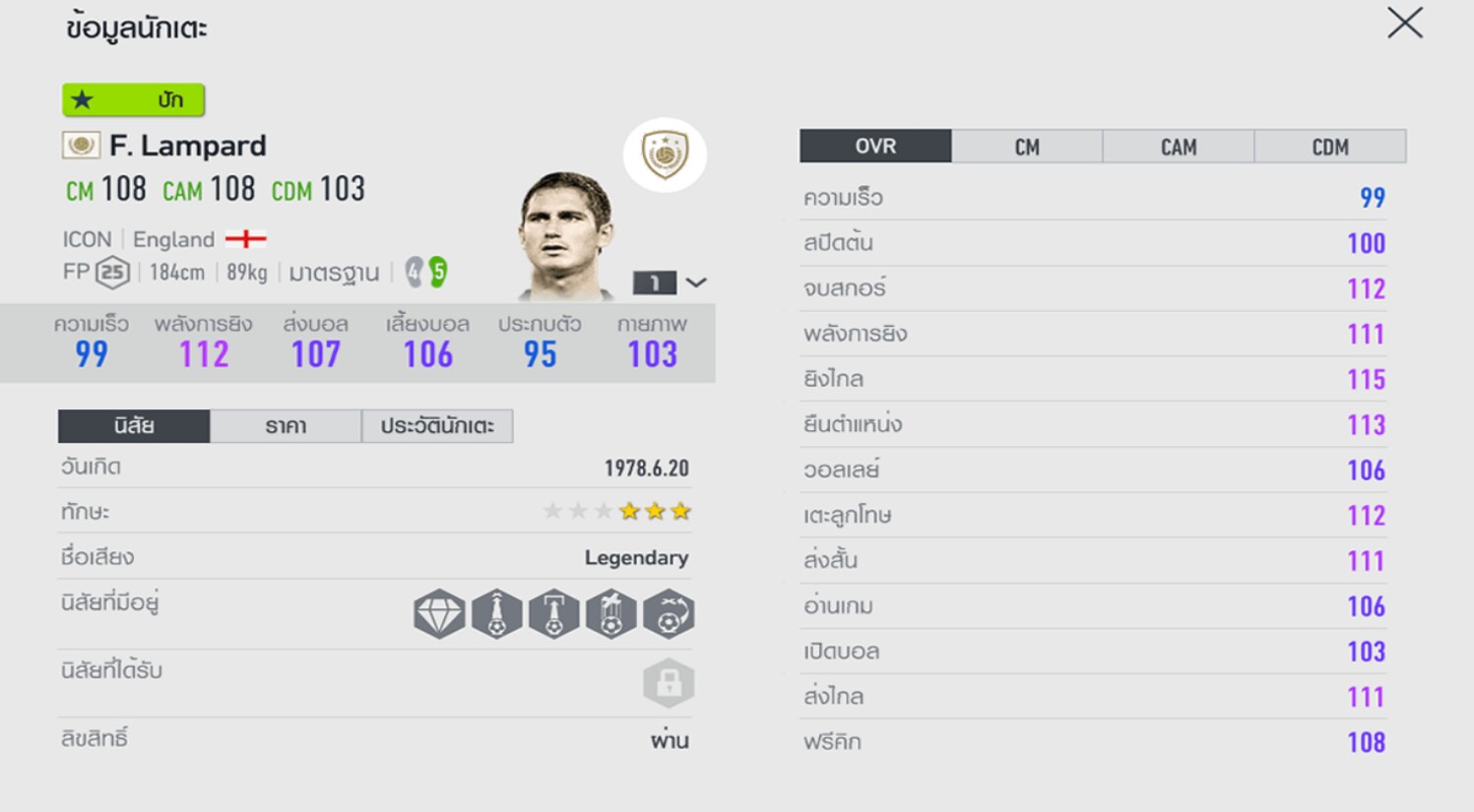This screenshot has width=1474, height=812.
Task: Show the CAM position ratings
Action: pyautogui.click(x=1179, y=147)
